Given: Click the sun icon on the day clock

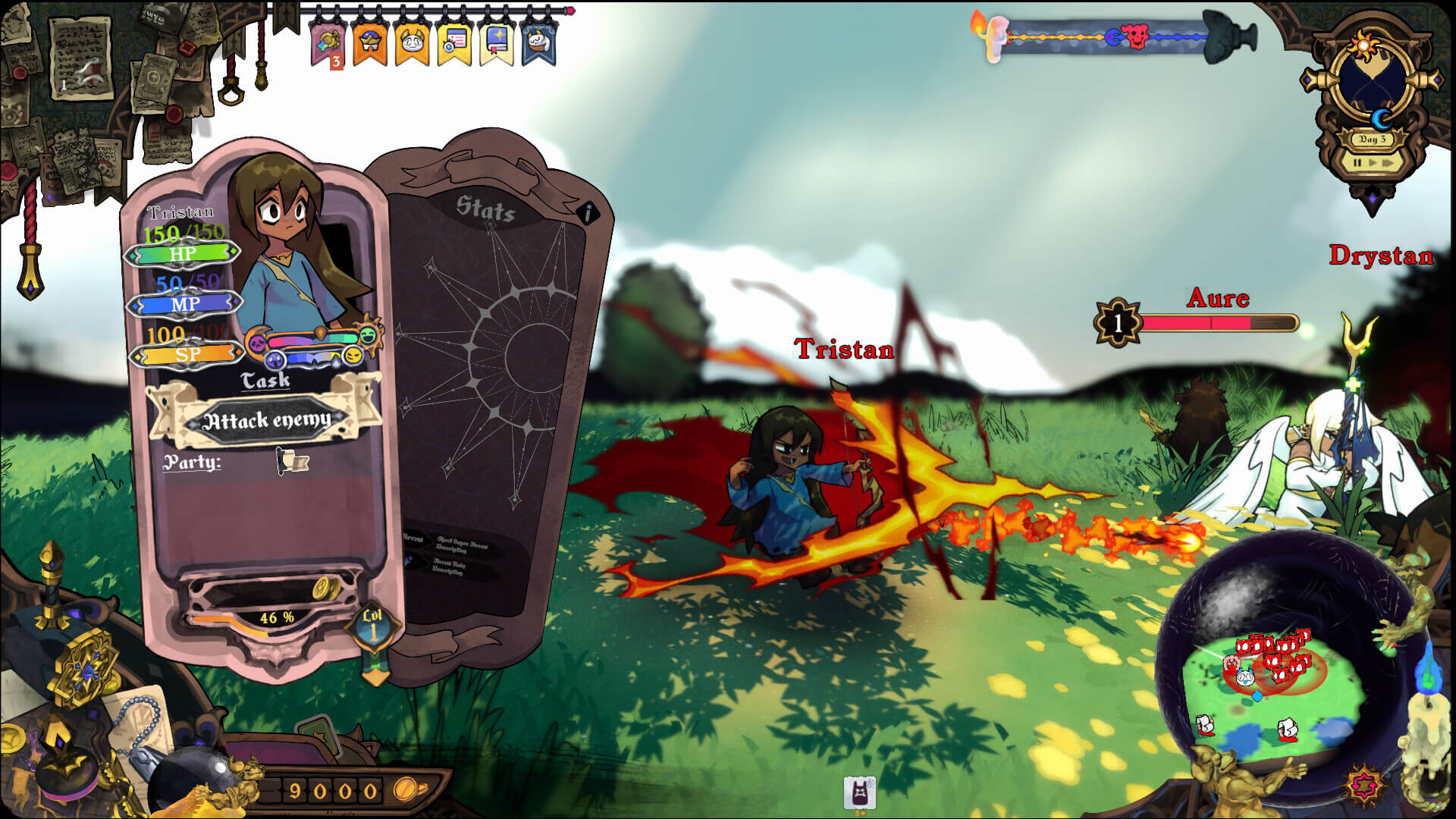Looking at the screenshot, I should point(1363,44).
